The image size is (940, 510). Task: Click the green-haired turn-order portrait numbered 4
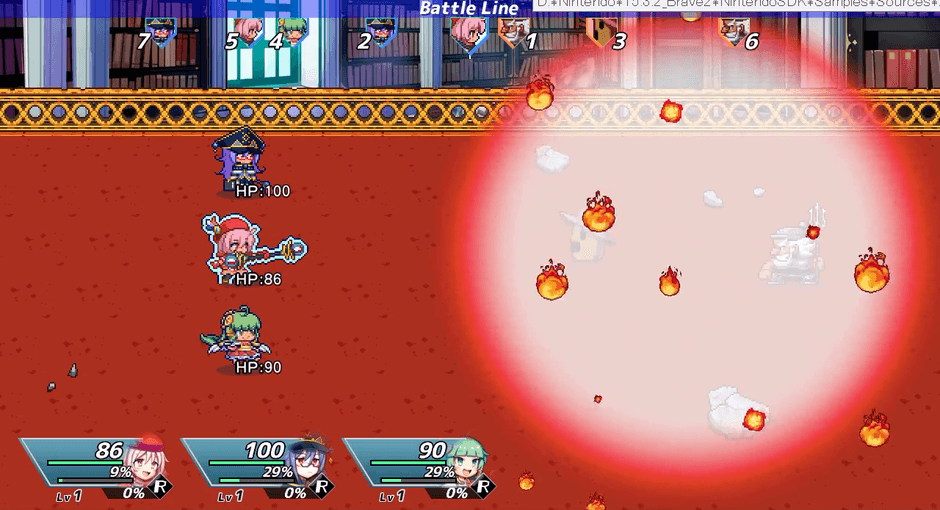click(x=293, y=30)
